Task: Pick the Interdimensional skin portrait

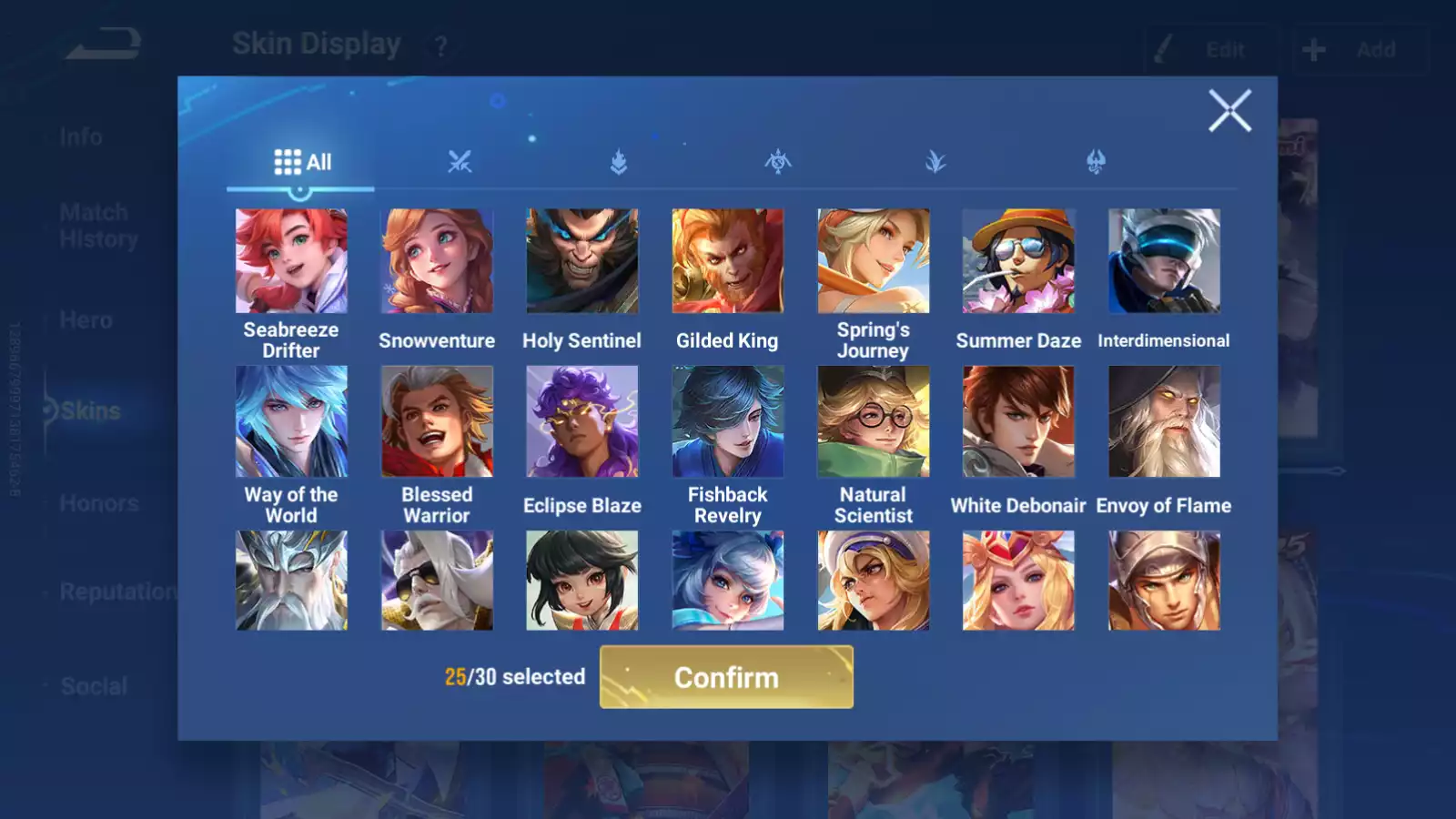Action: (x=1164, y=261)
